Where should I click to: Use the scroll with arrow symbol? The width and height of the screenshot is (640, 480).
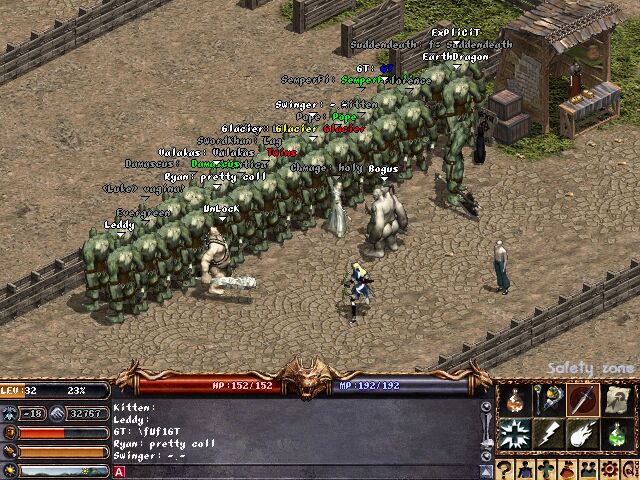click(x=618, y=401)
